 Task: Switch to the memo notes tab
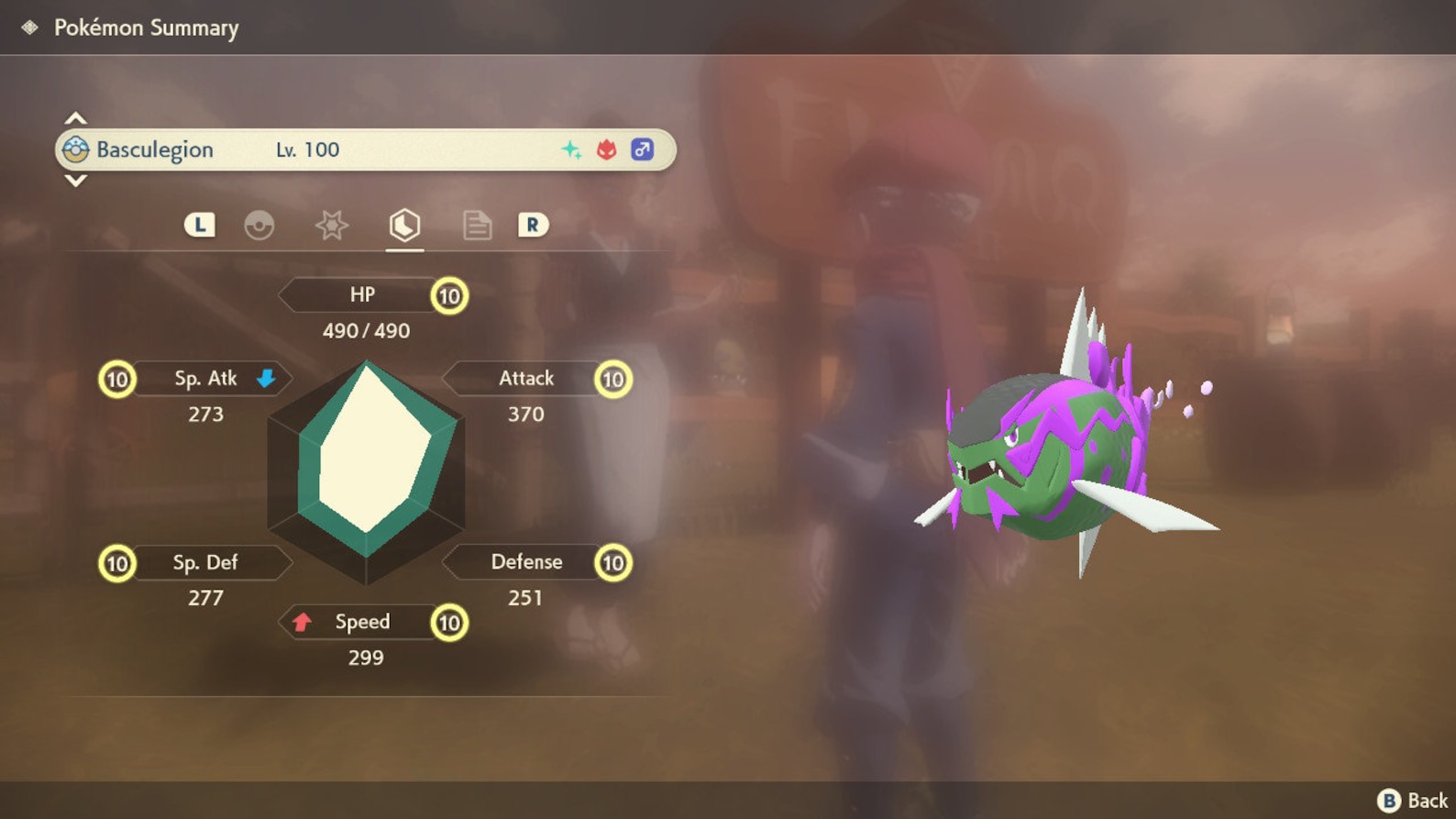pyautogui.click(x=477, y=225)
